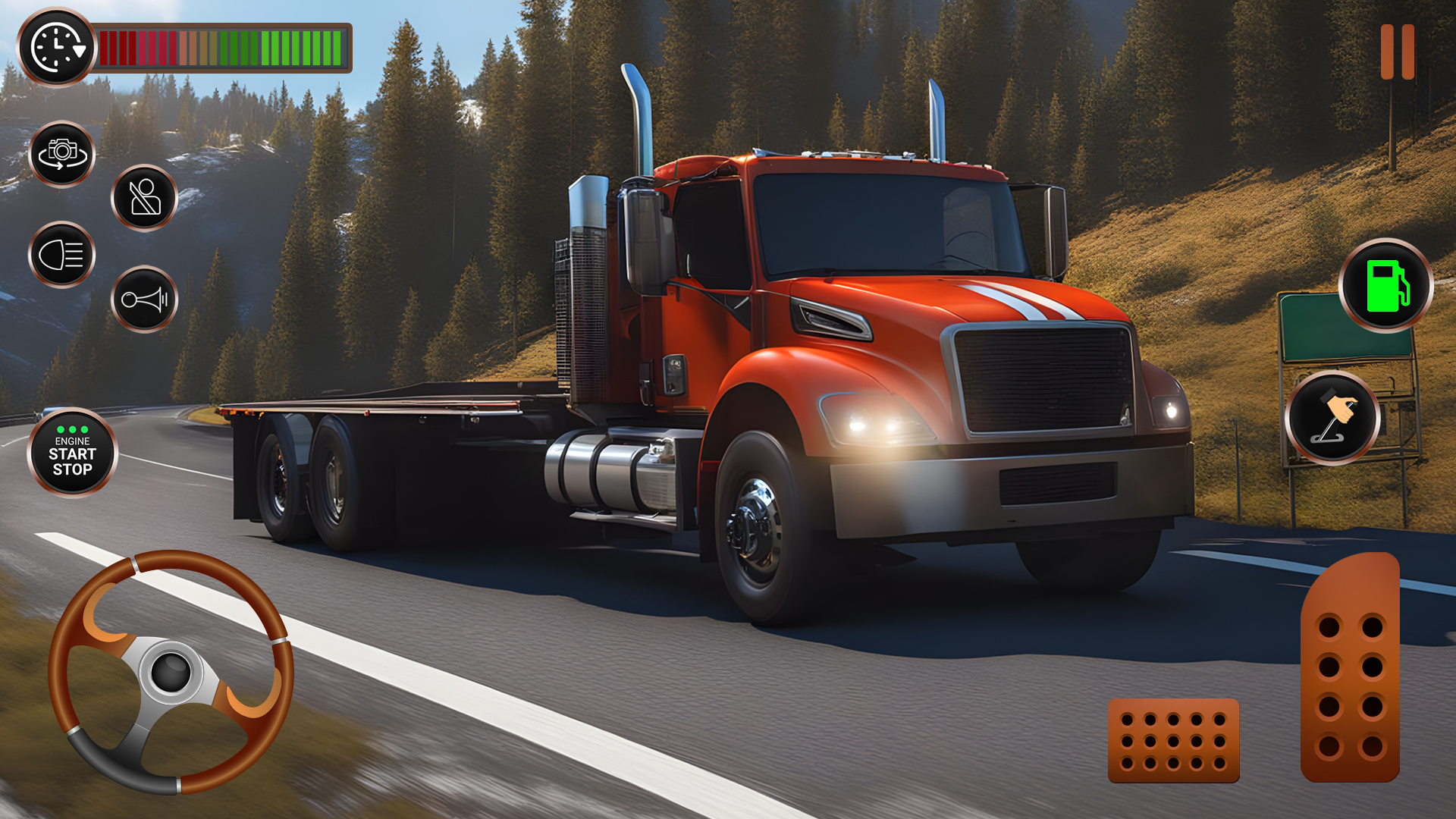Toggle the seatbelt icon button
This screenshot has width=1456, height=819.
click(144, 198)
